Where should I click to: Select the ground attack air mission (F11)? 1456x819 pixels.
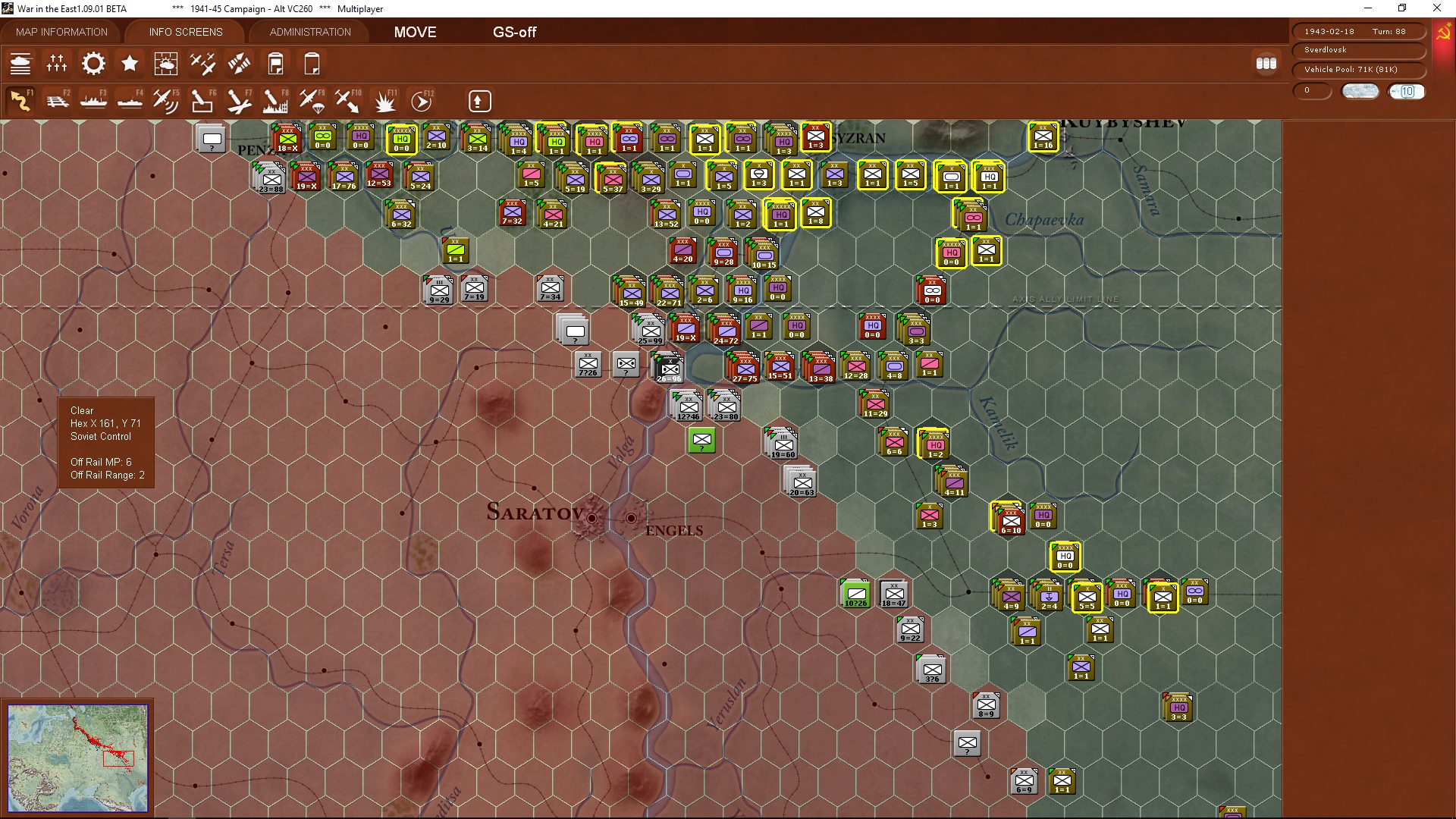tap(384, 101)
